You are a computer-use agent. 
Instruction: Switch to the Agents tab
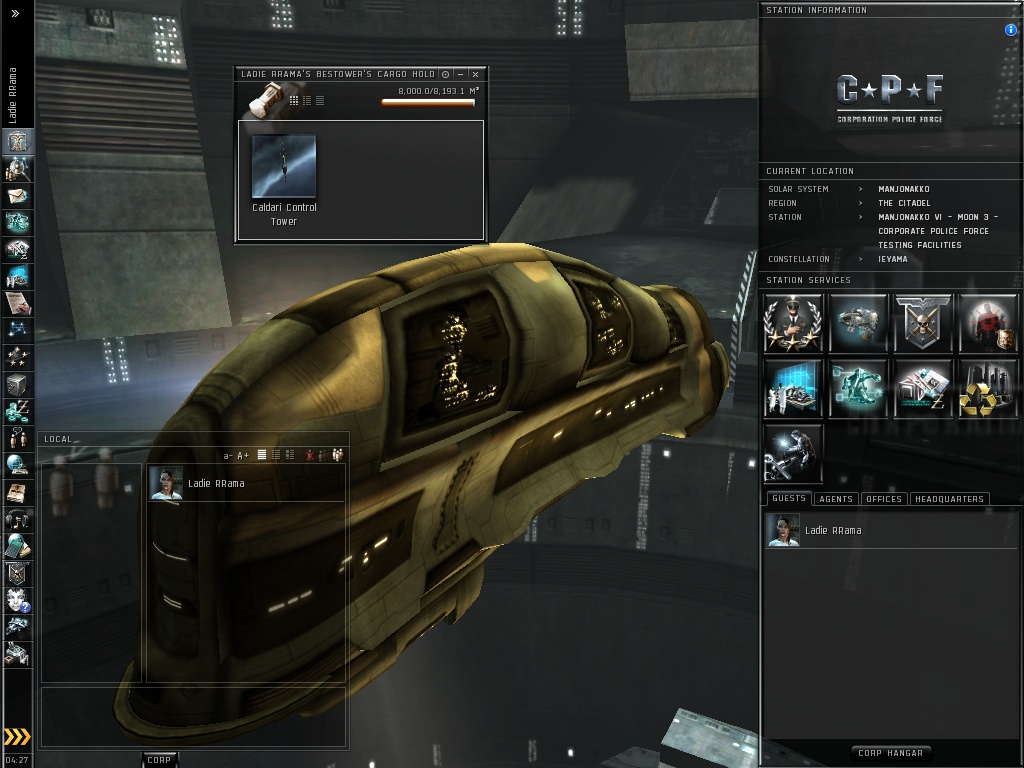[x=835, y=499]
